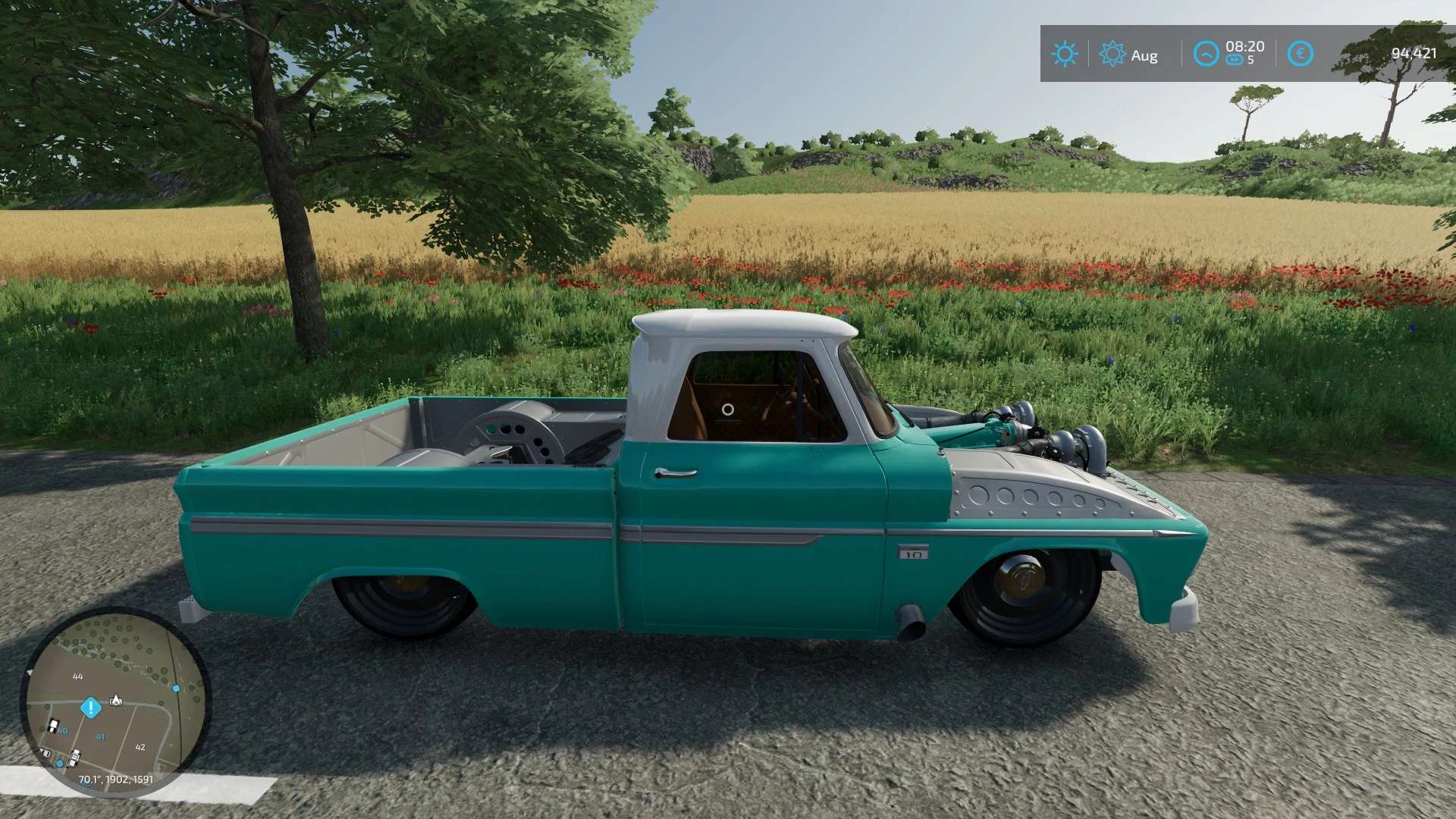The width and height of the screenshot is (1456, 819).
Task: Select the August season sun icon
Action: coord(1112,54)
